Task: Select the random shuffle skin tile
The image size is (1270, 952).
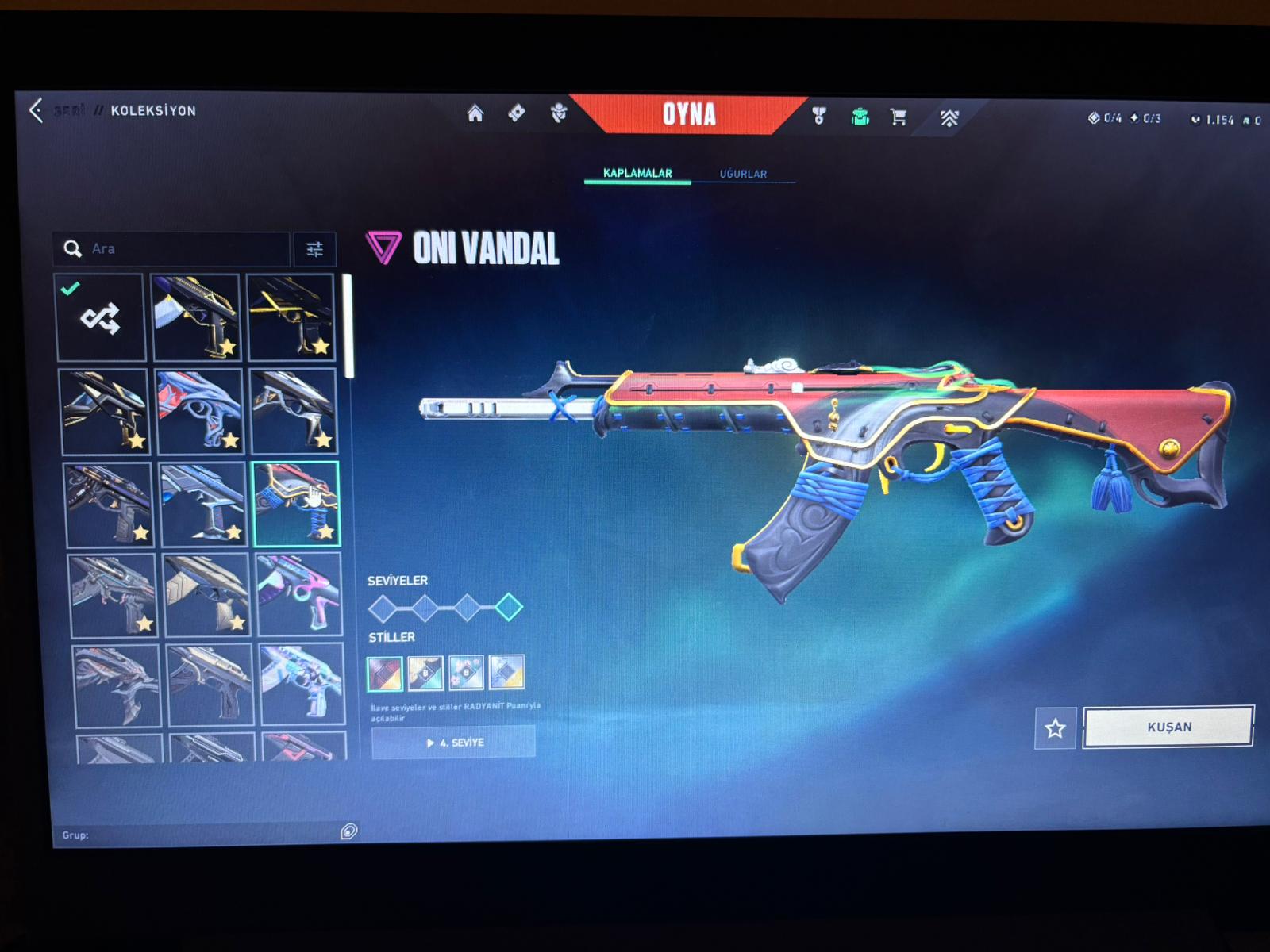Action: 101,318
